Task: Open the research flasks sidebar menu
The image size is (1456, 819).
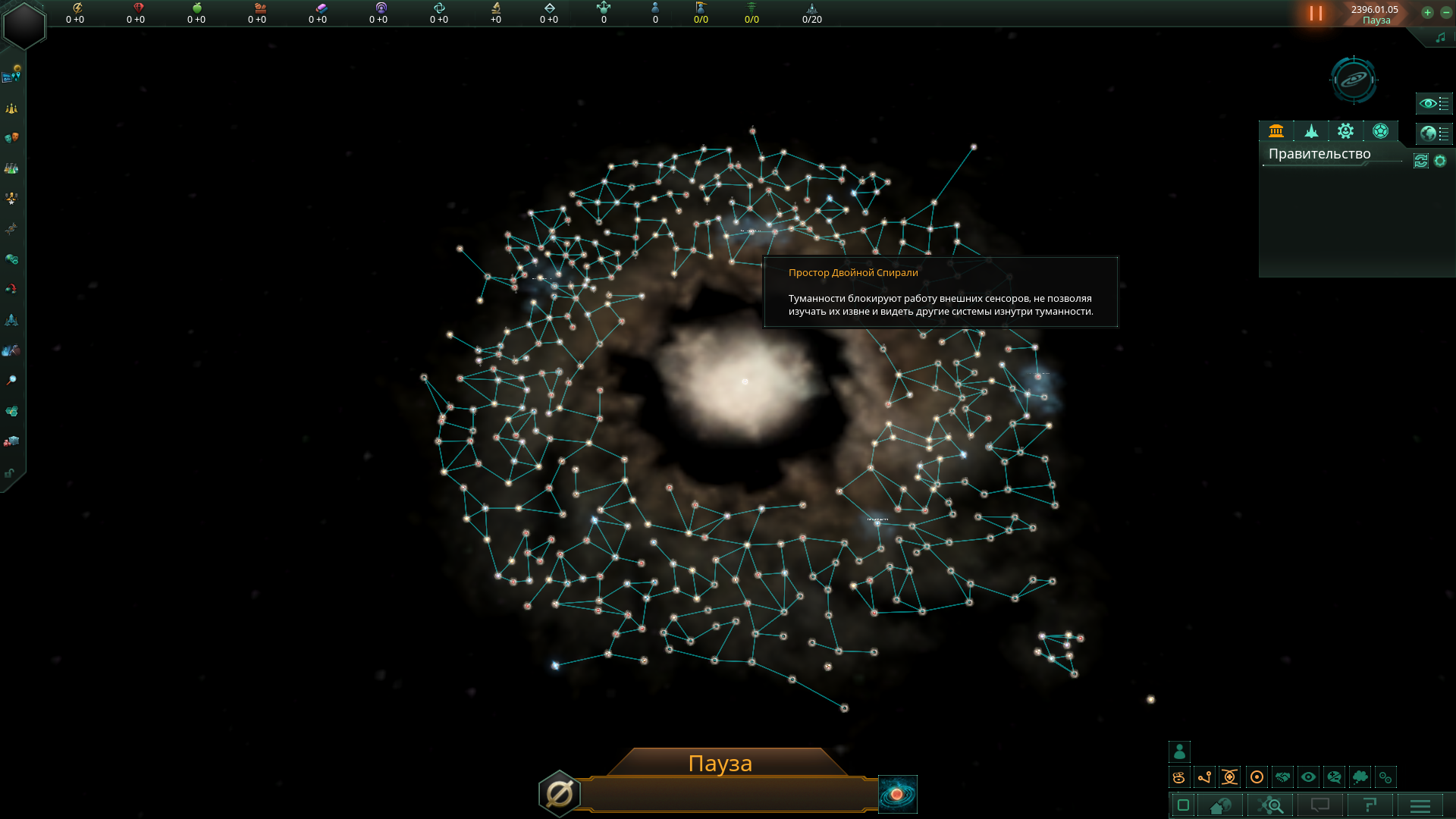Action: 11,168
